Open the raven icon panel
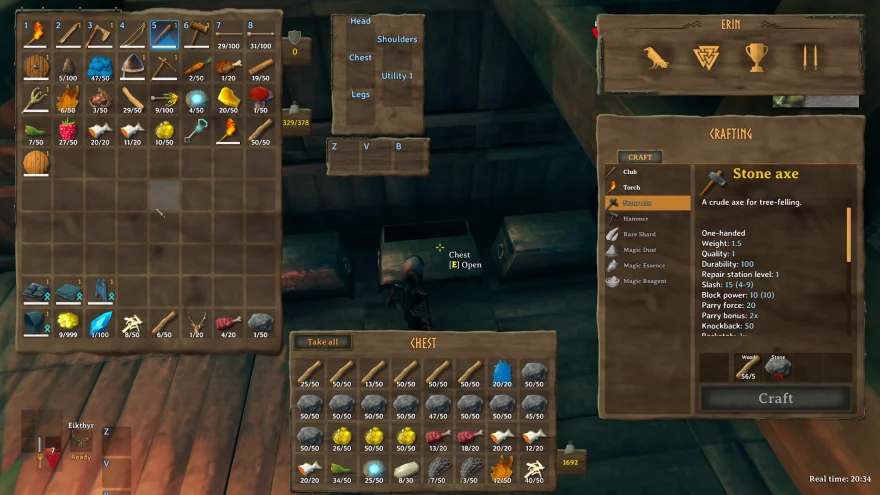The width and height of the screenshot is (880, 495). 656,57
